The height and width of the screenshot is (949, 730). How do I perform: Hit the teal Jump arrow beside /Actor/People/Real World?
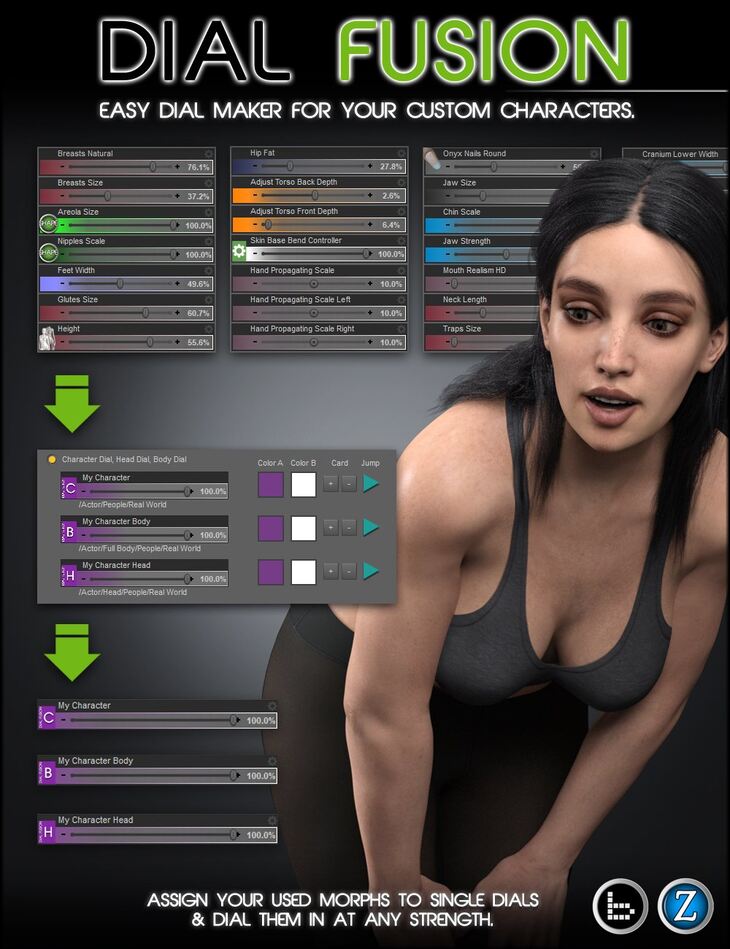point(372,485)
